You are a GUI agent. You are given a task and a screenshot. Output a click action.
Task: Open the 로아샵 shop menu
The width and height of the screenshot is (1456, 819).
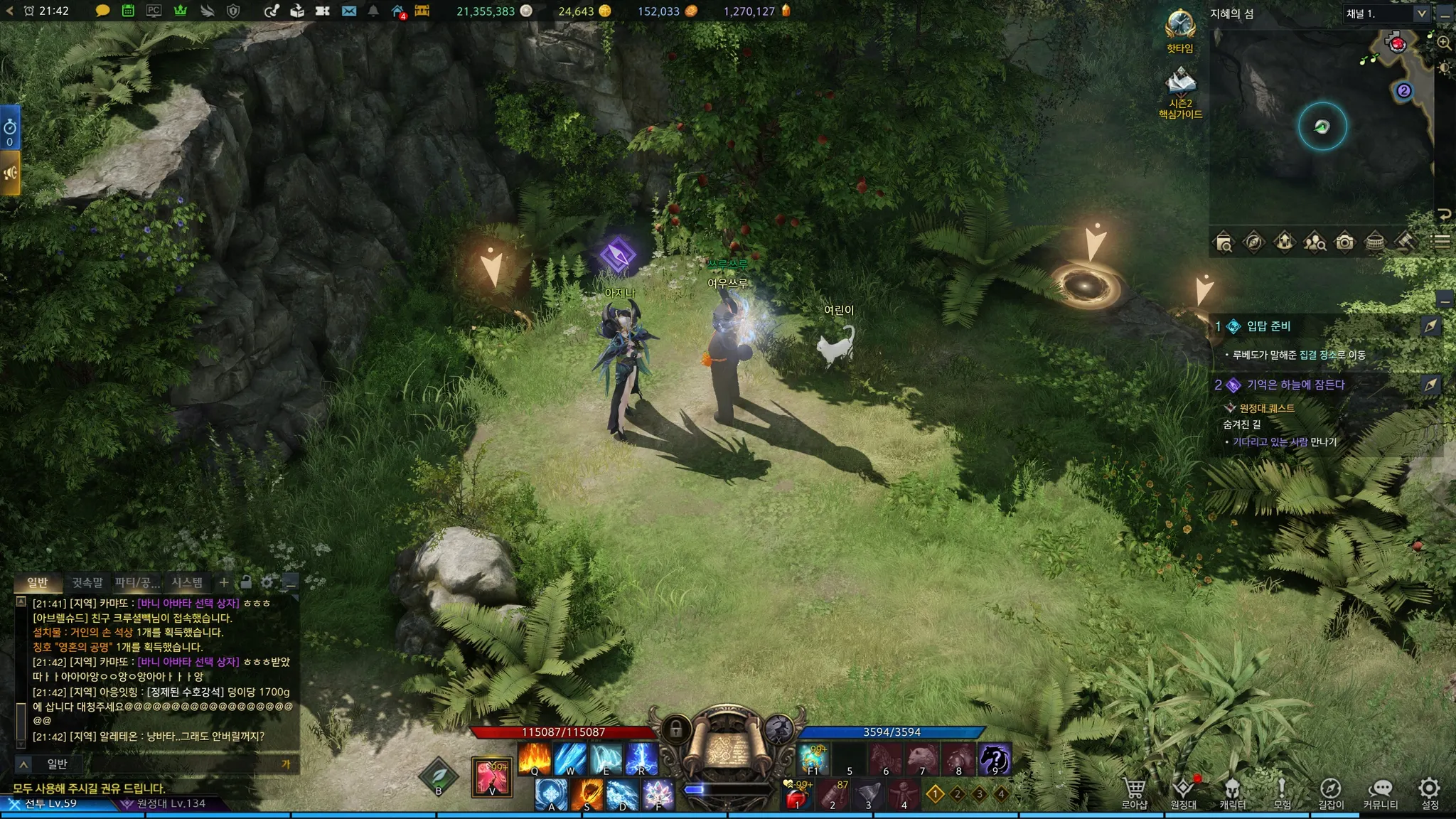1134,792
